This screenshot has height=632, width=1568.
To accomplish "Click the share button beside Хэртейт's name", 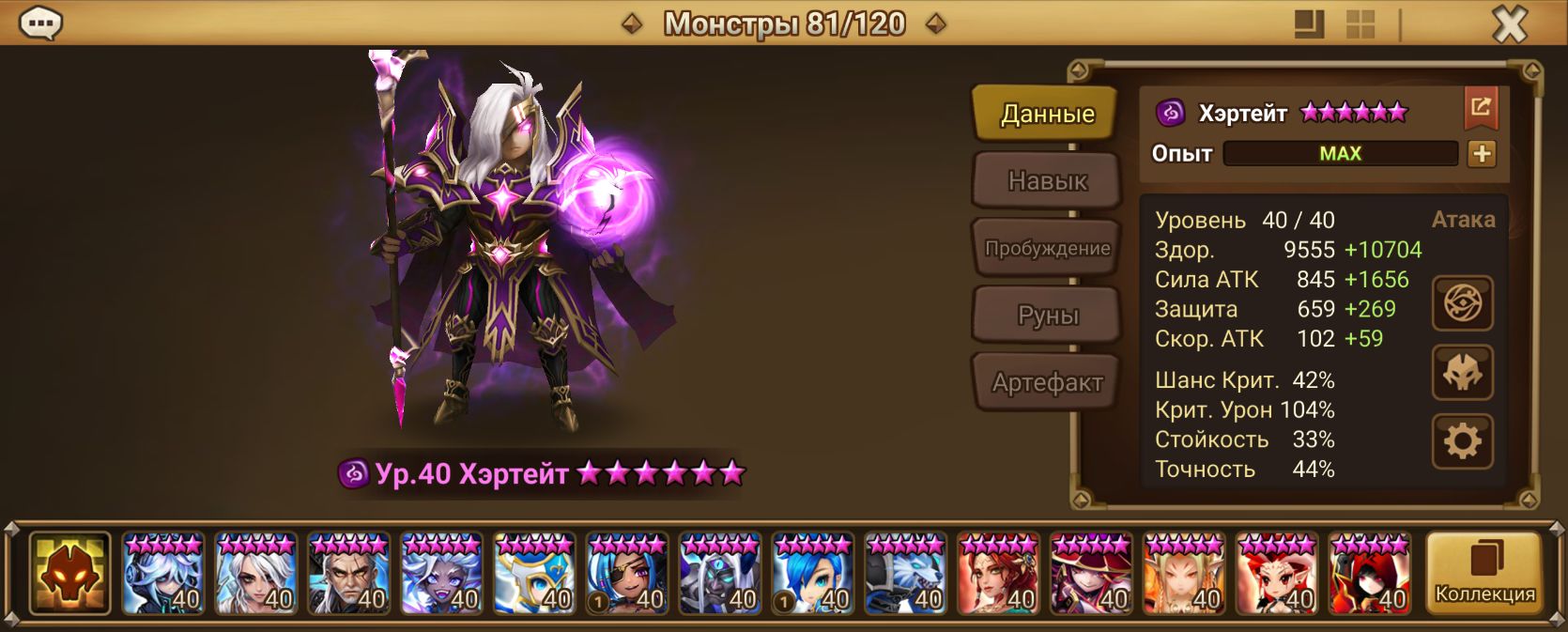I will (x=1481, y=108).
